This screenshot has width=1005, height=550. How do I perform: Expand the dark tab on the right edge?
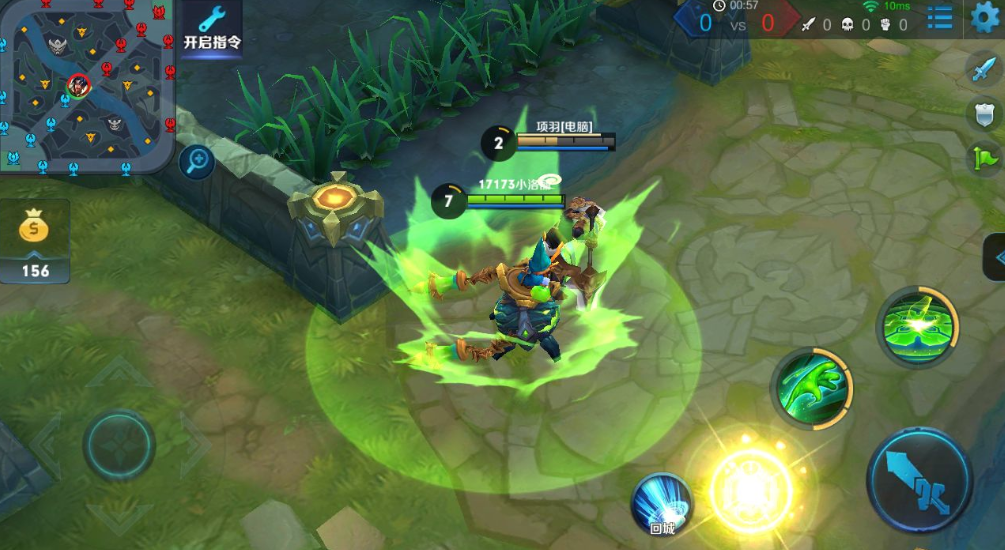pyautogui.click(x=995, y=257)
